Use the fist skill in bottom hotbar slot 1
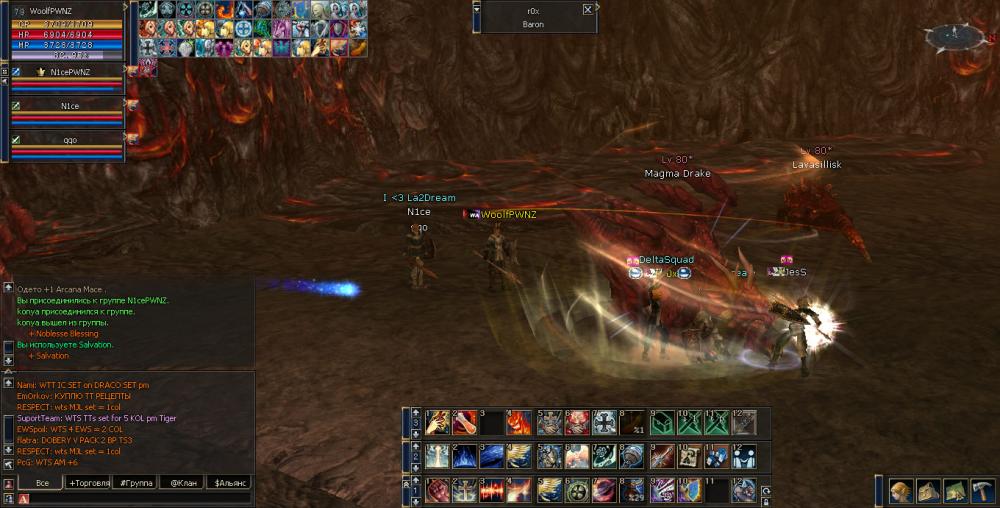The image size is (1000, 508). 437,491
